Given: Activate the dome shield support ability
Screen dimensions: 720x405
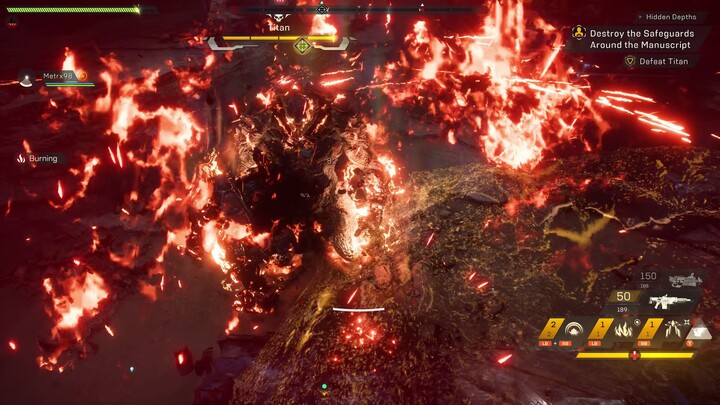Looking at the screenshot, I should (x=574, y=328).
